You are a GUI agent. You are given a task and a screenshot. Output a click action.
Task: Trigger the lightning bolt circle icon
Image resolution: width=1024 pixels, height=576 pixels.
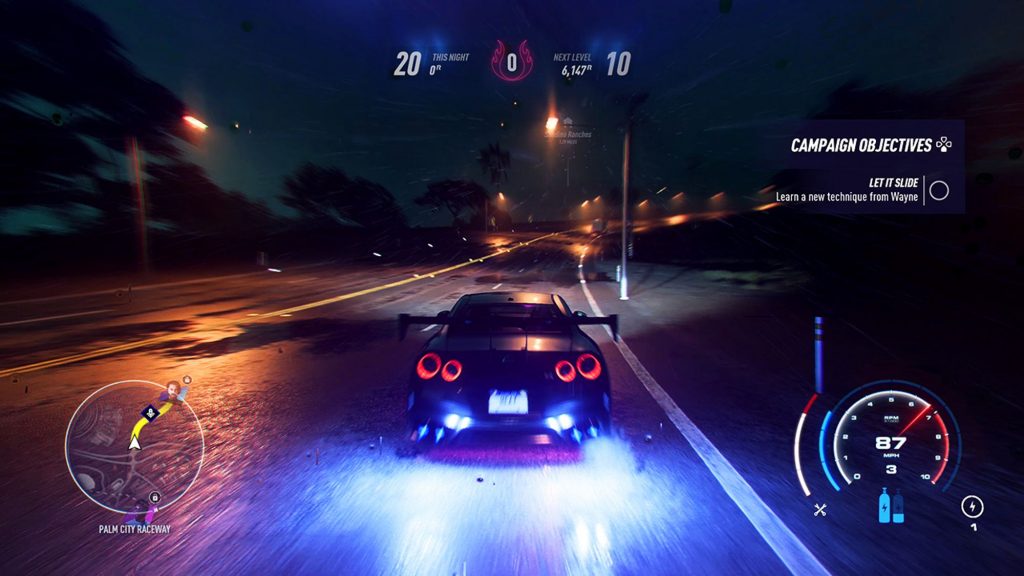tap(971, 505)
